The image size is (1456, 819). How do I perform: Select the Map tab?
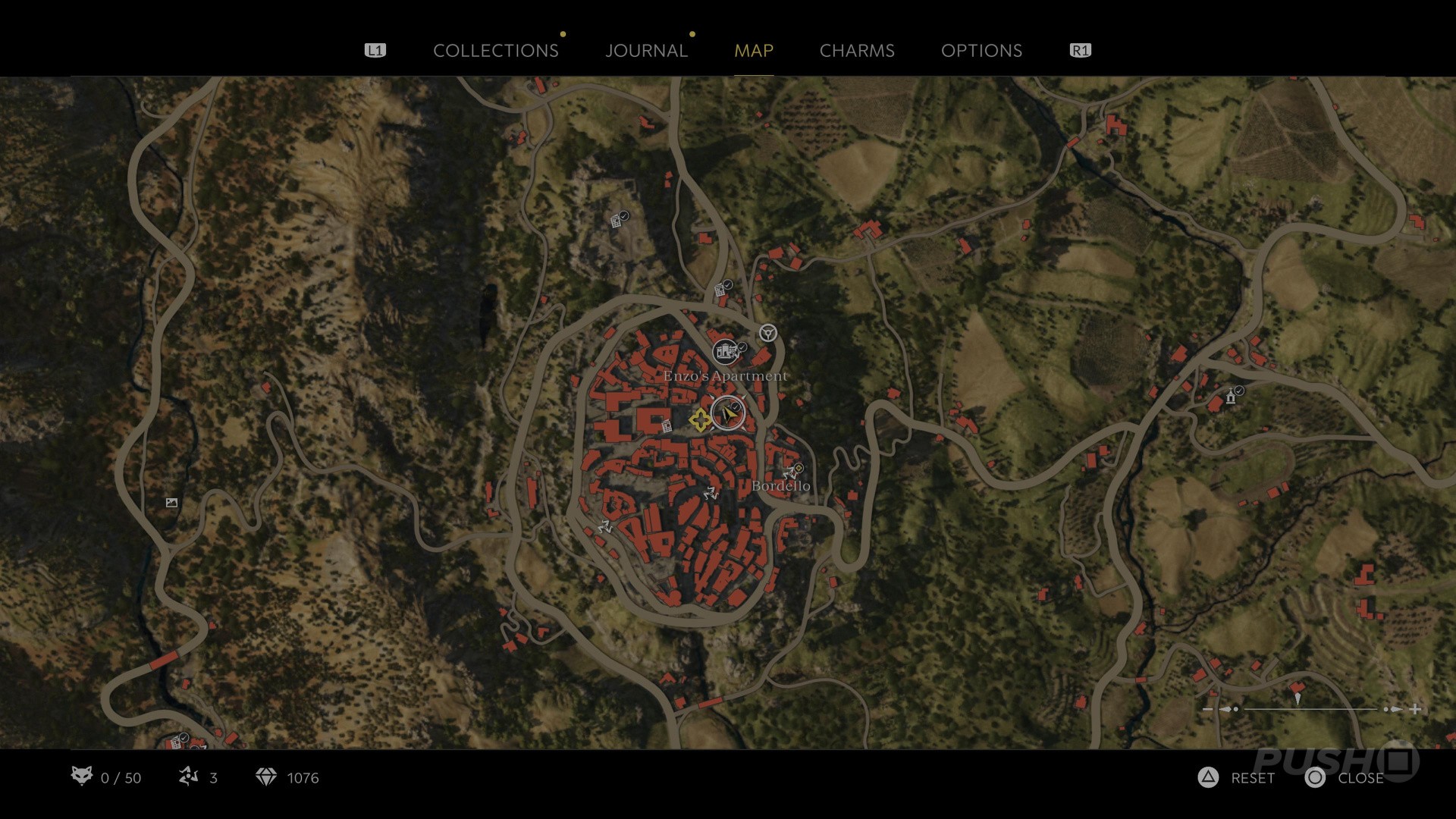point(753,51)
